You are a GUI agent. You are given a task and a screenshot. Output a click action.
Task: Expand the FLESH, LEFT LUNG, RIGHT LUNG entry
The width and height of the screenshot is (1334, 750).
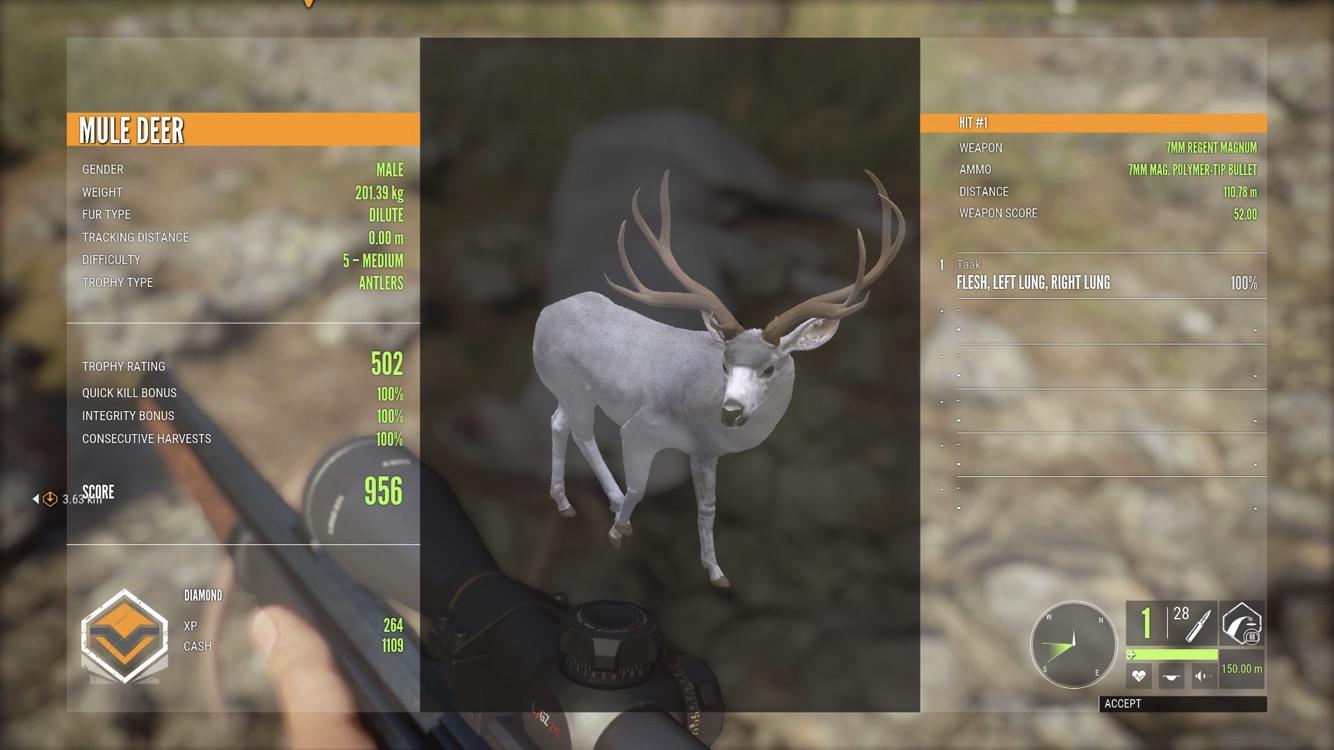(x=1035, y=282)
